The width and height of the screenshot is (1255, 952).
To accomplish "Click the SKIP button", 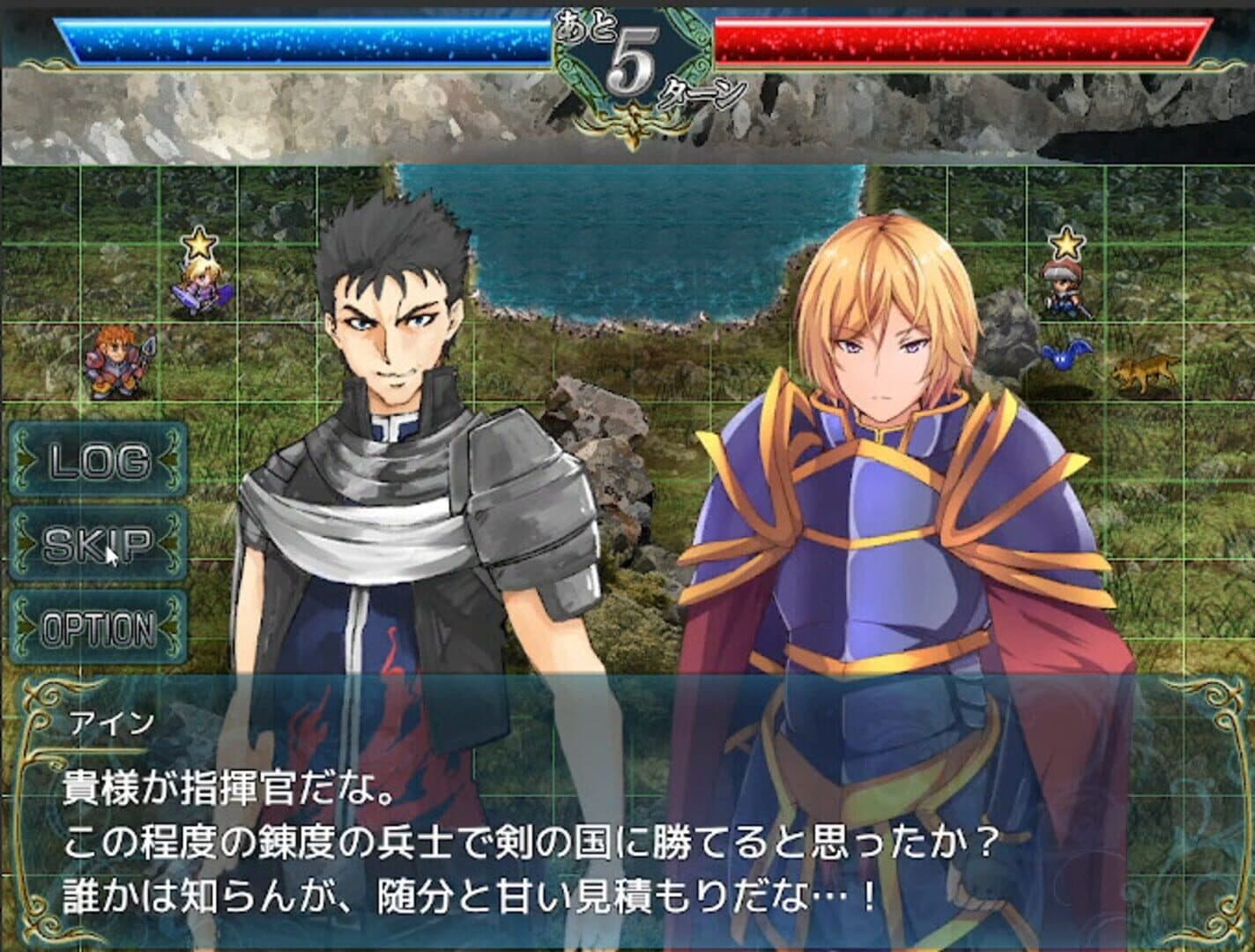I will click(97, 542).
